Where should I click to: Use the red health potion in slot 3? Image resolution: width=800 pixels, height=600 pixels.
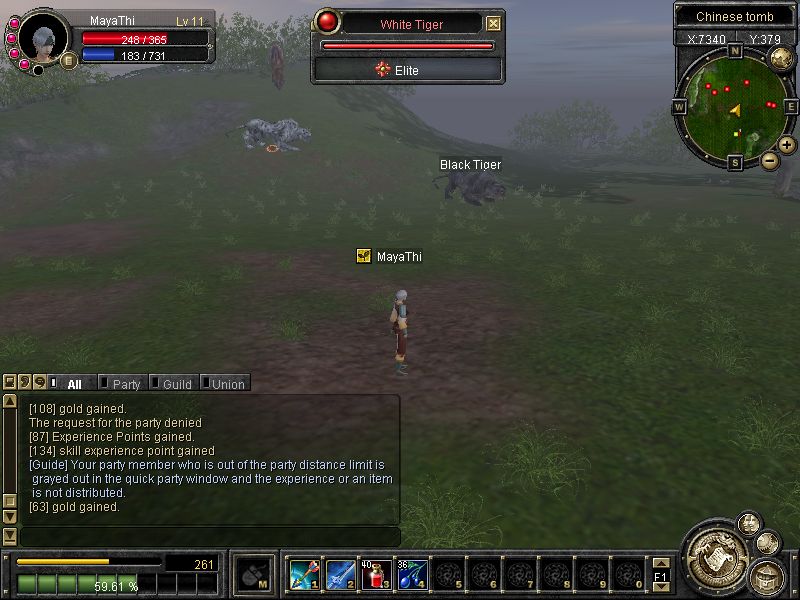click(376, 574)
